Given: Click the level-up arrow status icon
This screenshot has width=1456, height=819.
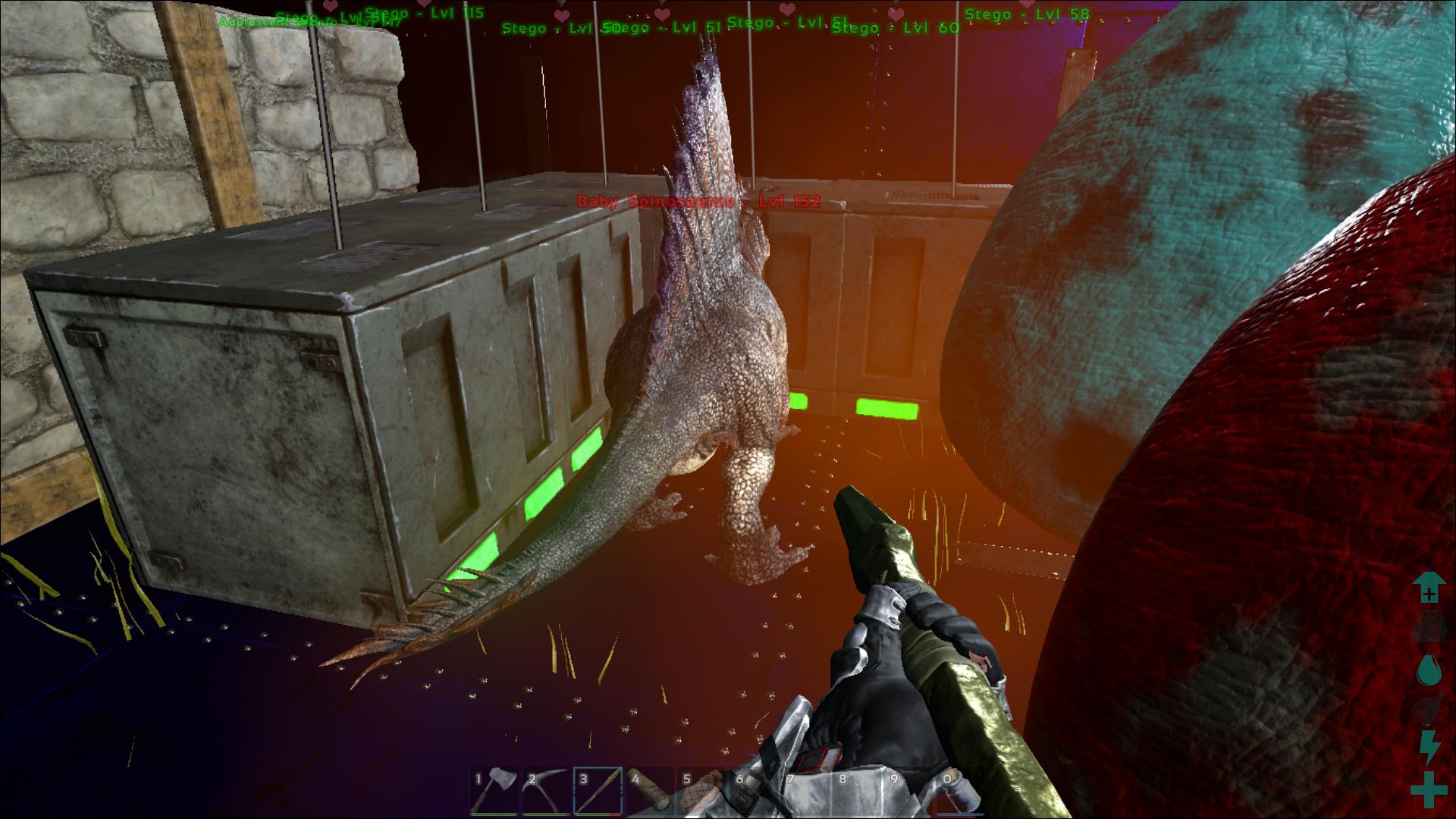Looking at the screenshot, I should tap(1429, 587).
